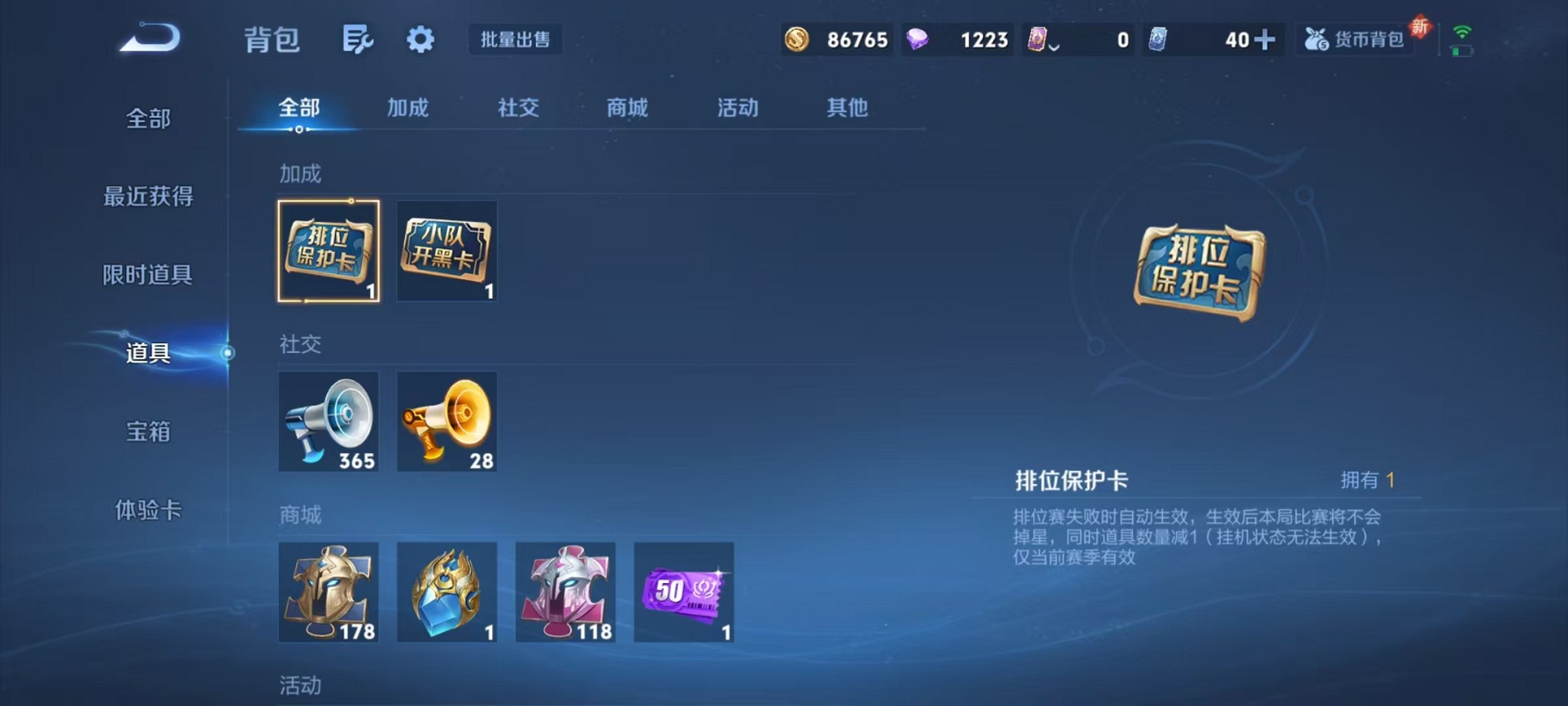
Task: Select the 排位保护卡 item in 加成 section
Action: [x=329, y=251]
